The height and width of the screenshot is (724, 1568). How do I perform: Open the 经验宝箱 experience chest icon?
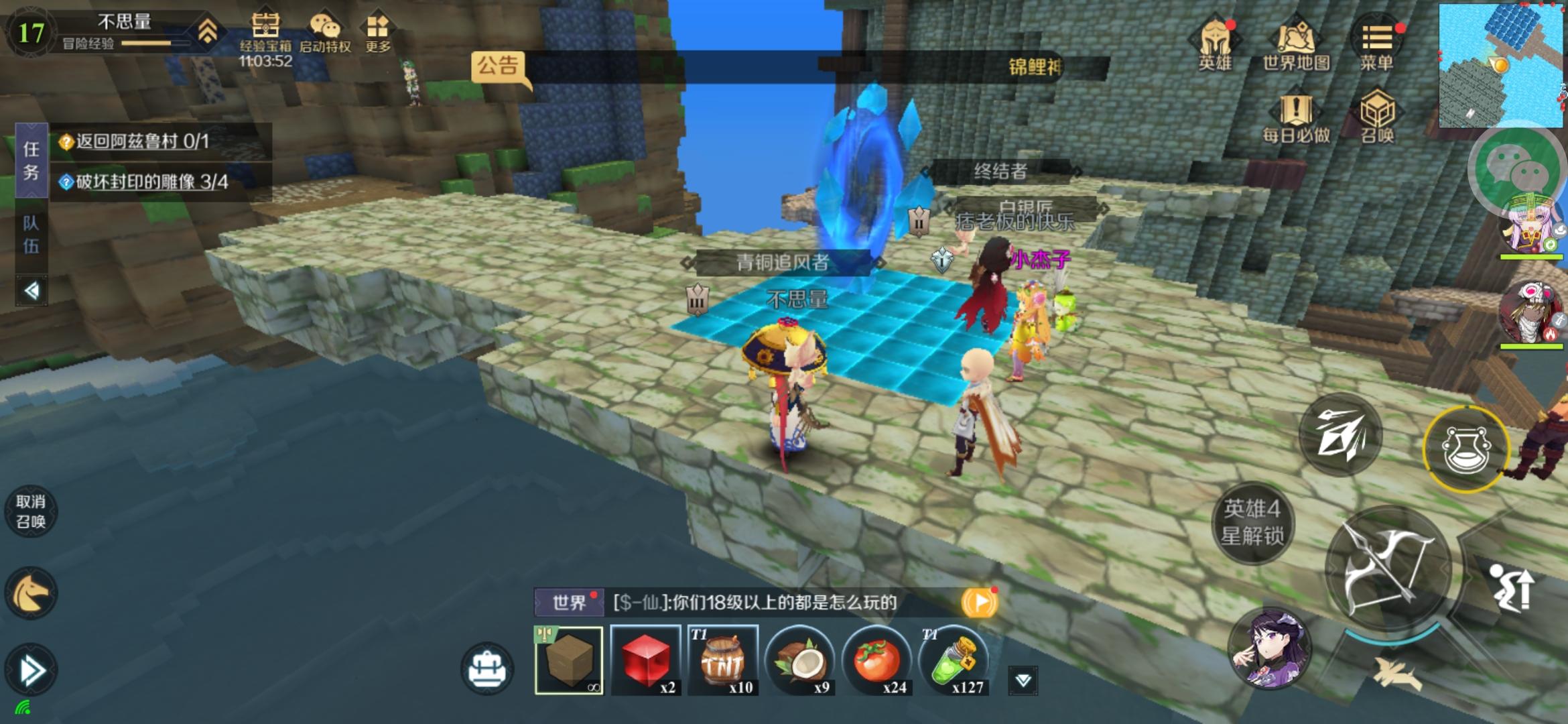pos(265,28)
